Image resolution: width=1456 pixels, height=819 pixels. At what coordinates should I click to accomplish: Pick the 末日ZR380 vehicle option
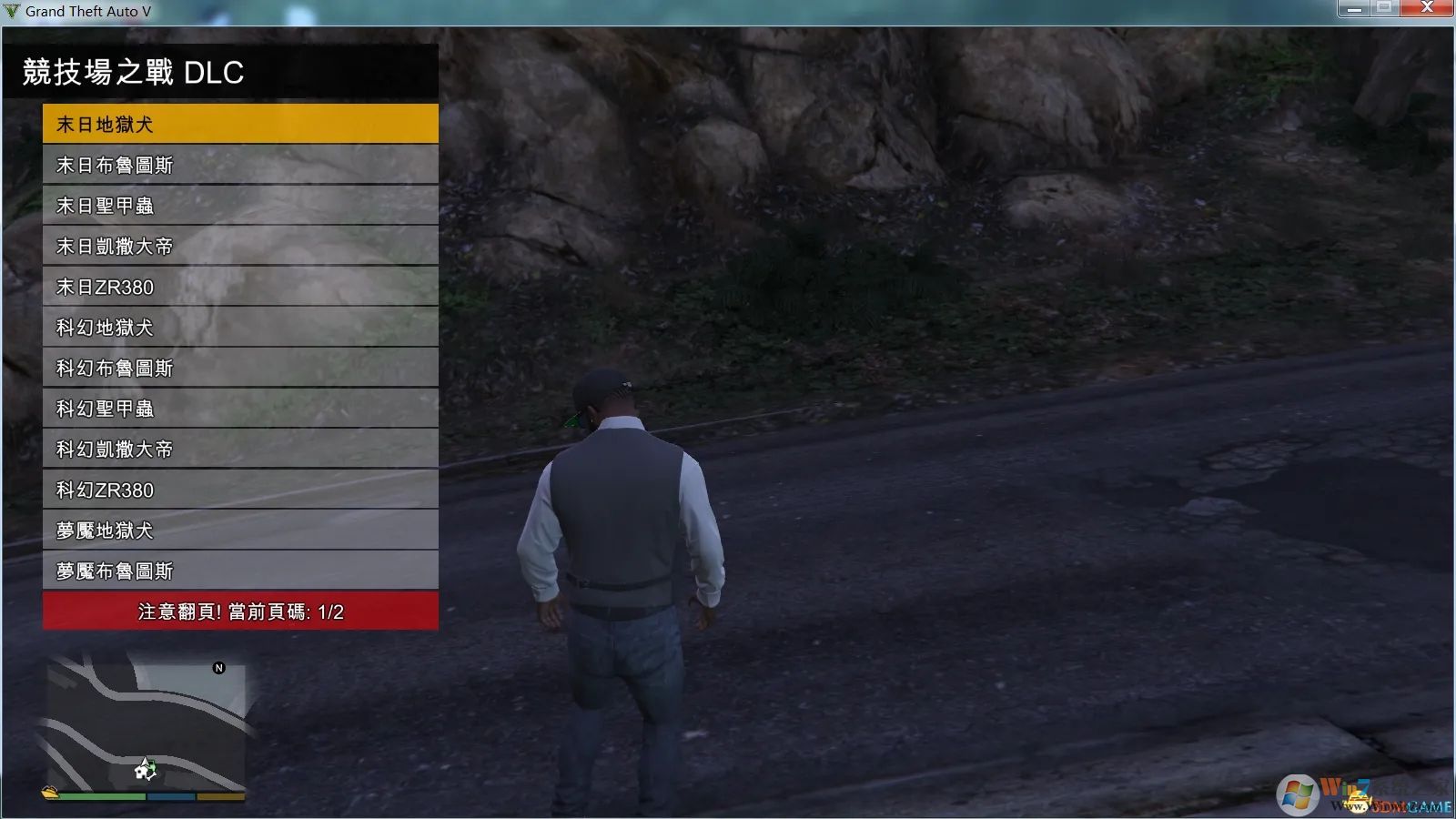point(239,287)
